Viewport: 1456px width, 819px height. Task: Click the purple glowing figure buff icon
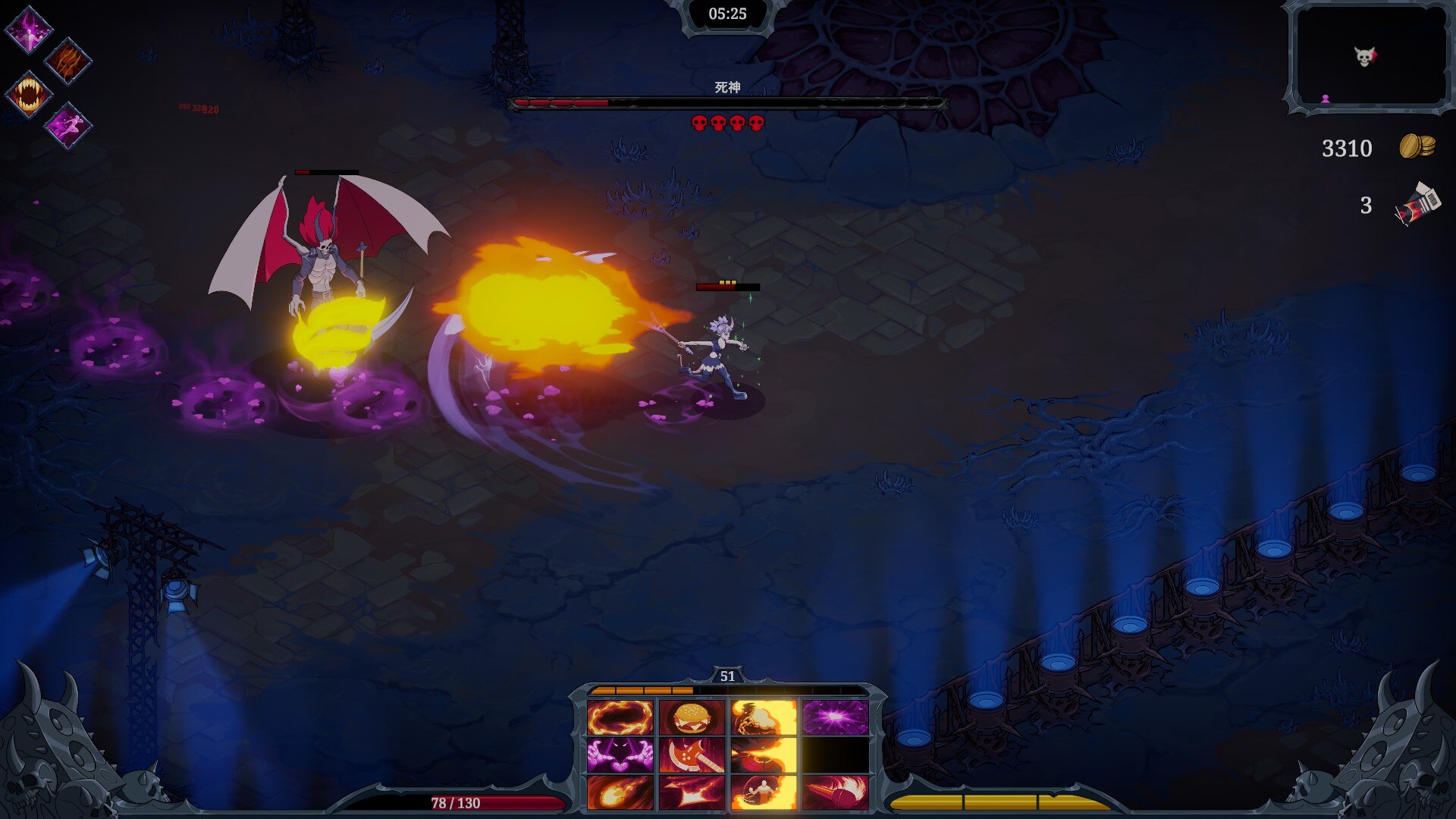pos(29,30)
